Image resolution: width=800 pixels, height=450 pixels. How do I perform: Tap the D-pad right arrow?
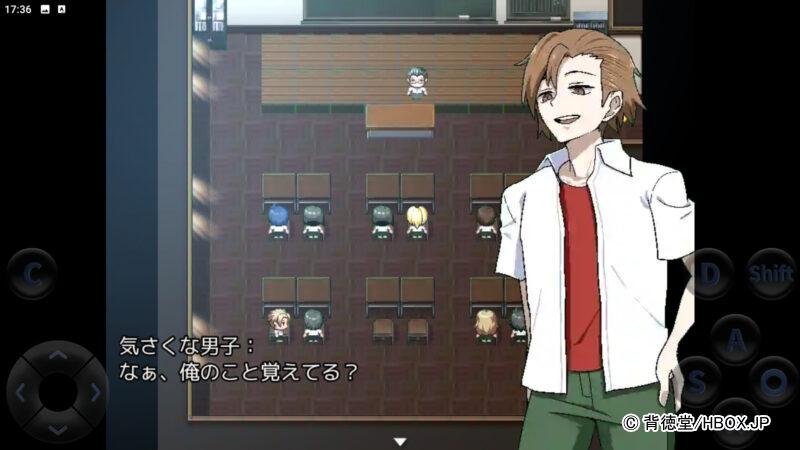94,392
